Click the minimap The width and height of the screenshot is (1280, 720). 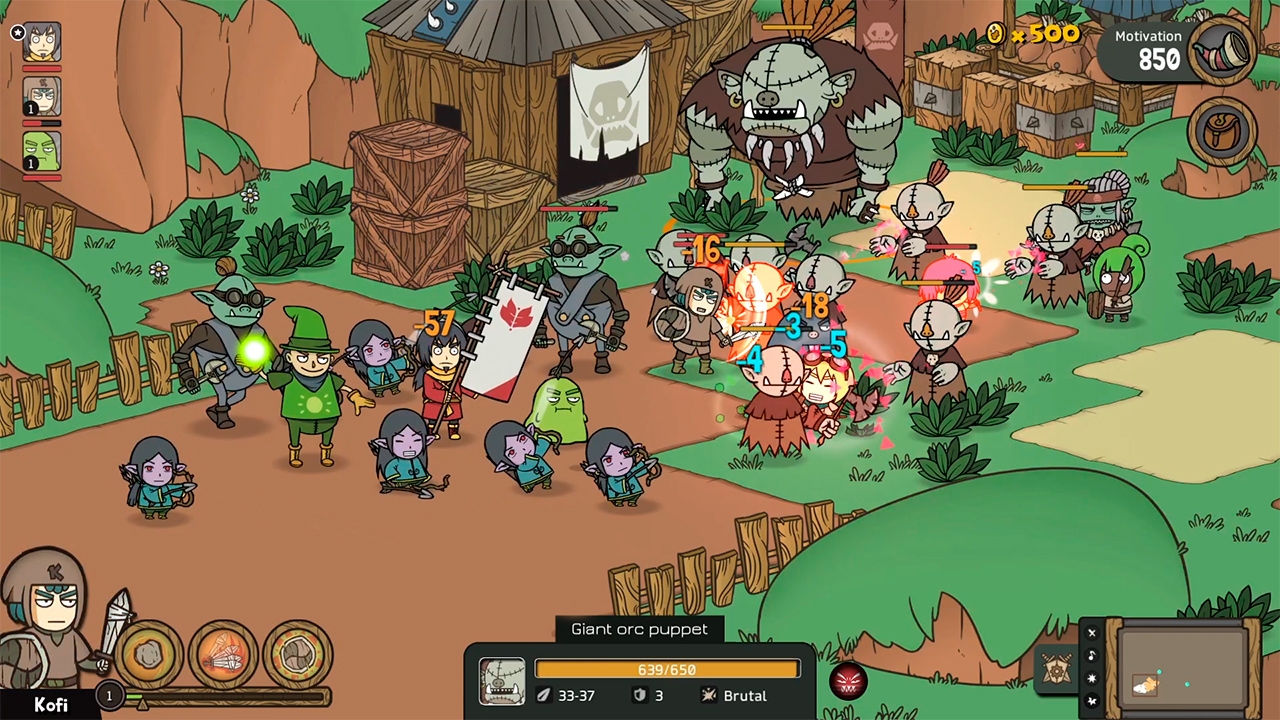pyautogui.click(x=1183, y=664)
